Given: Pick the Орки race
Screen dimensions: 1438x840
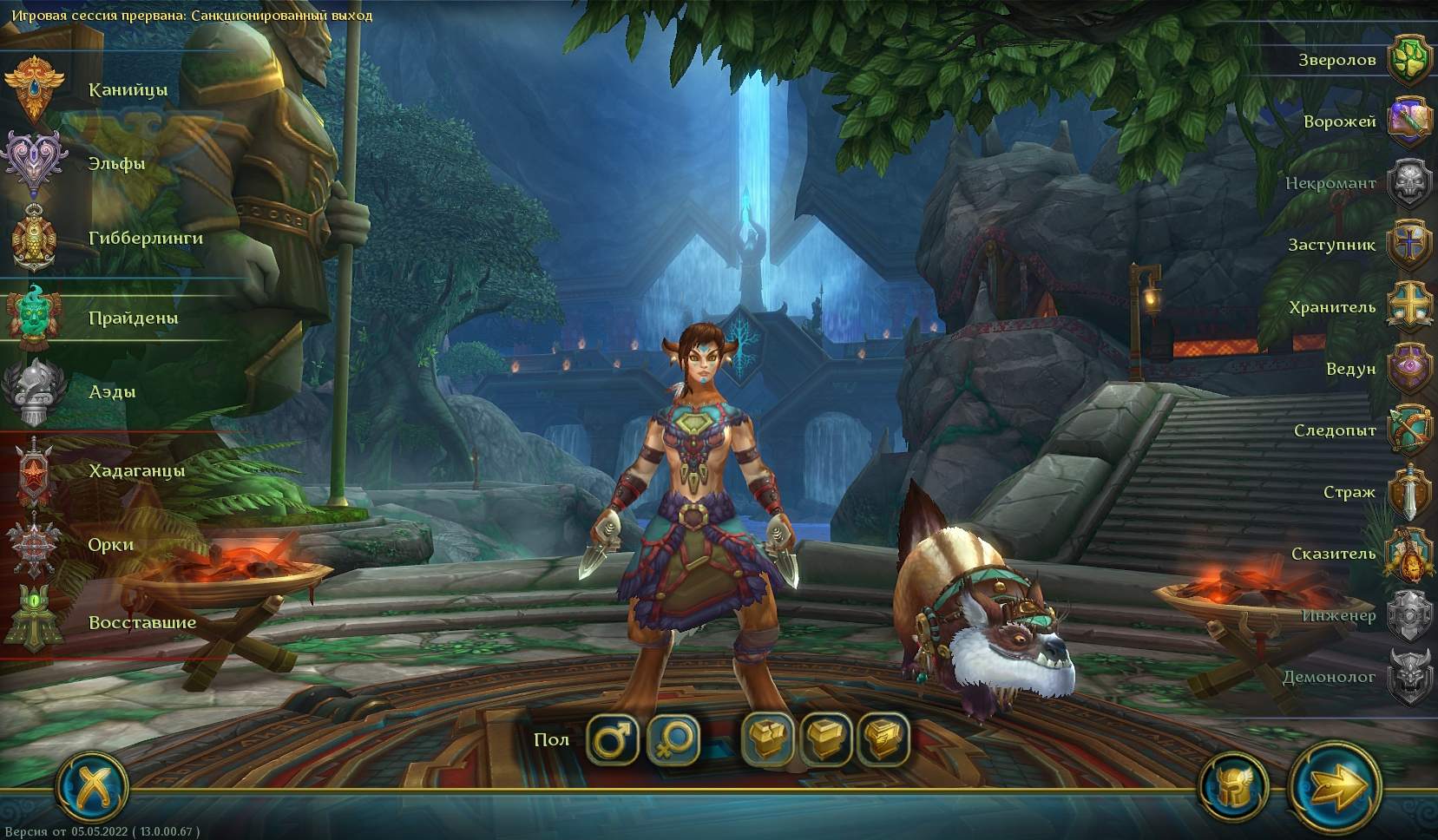Looking at the screenshot, I should pyautogui.click(x=35, y=545).
